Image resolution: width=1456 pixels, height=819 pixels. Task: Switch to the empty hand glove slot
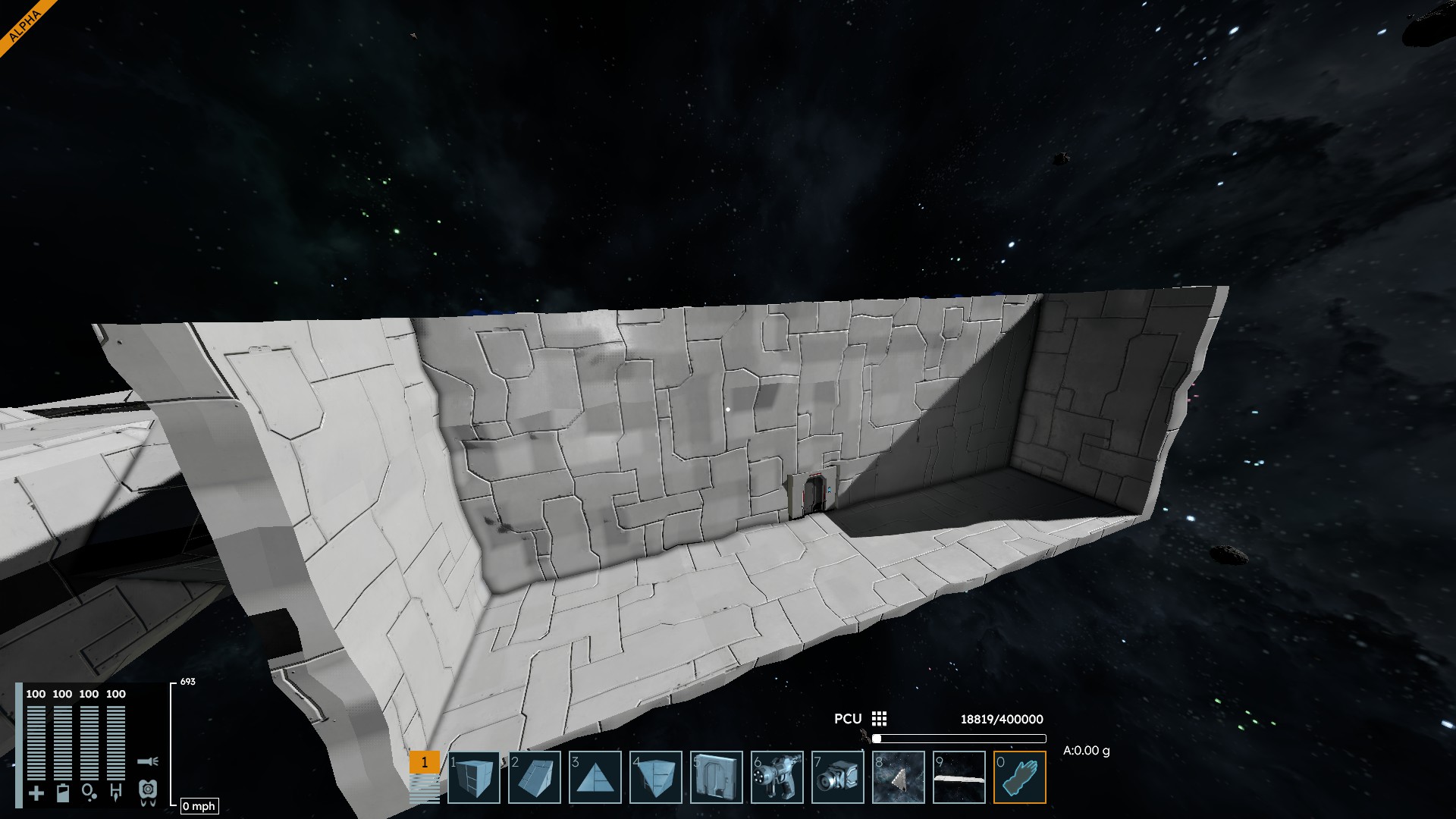click(x=1020, y=777)
